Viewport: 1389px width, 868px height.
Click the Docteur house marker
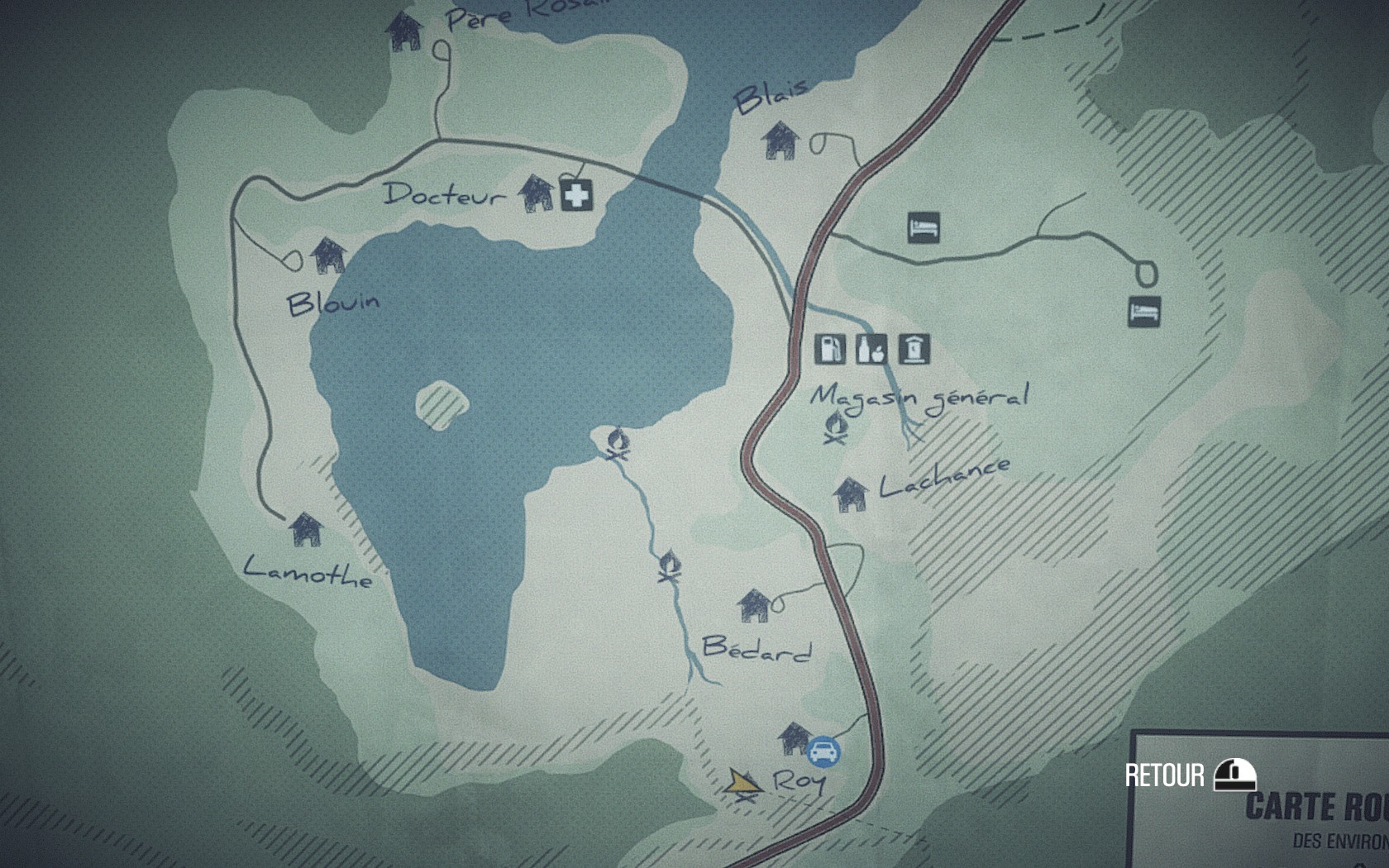pyautogui.click(x=537, y=193)
